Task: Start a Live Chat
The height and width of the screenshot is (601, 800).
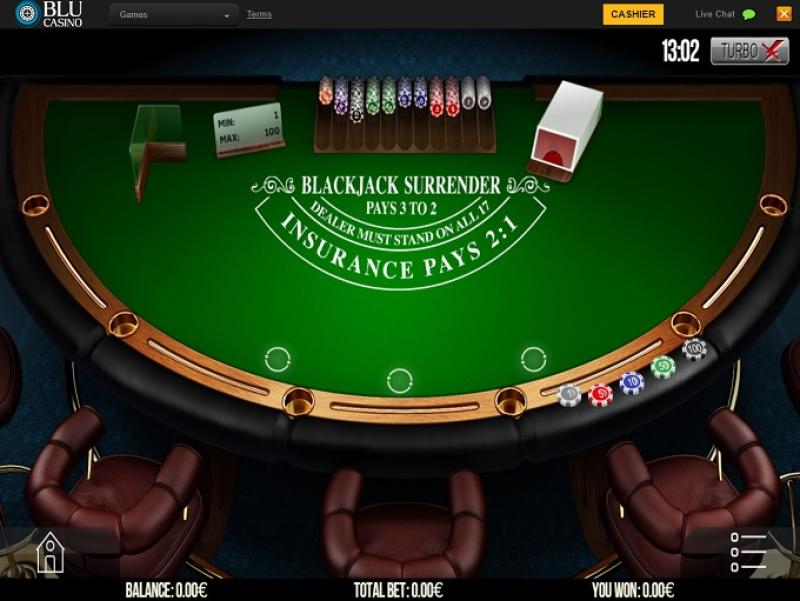Action: click(725, 14)
